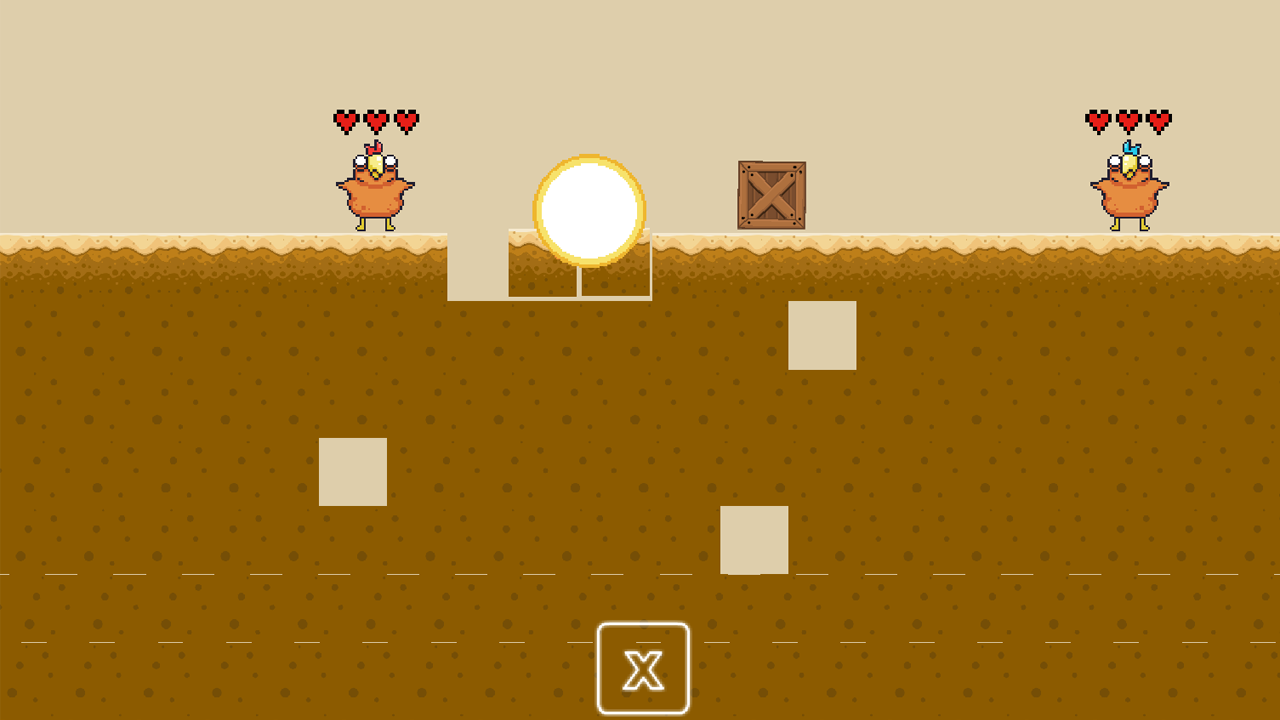Click the lower-left buried tan block
This screenshot has width=1280, height=720.
click(352, 470)
